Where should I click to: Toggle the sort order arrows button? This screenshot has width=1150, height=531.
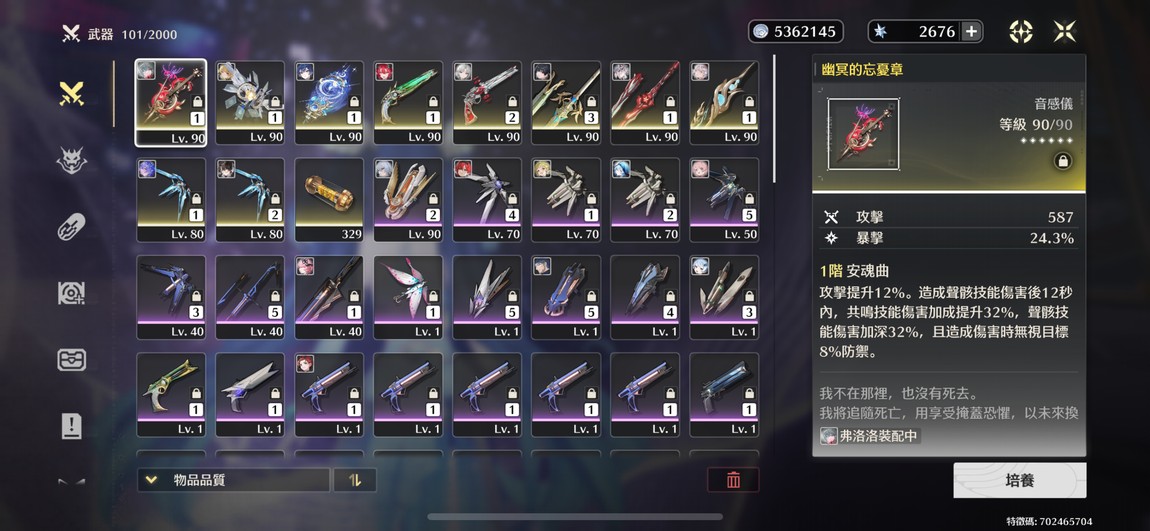pos(354,480)
